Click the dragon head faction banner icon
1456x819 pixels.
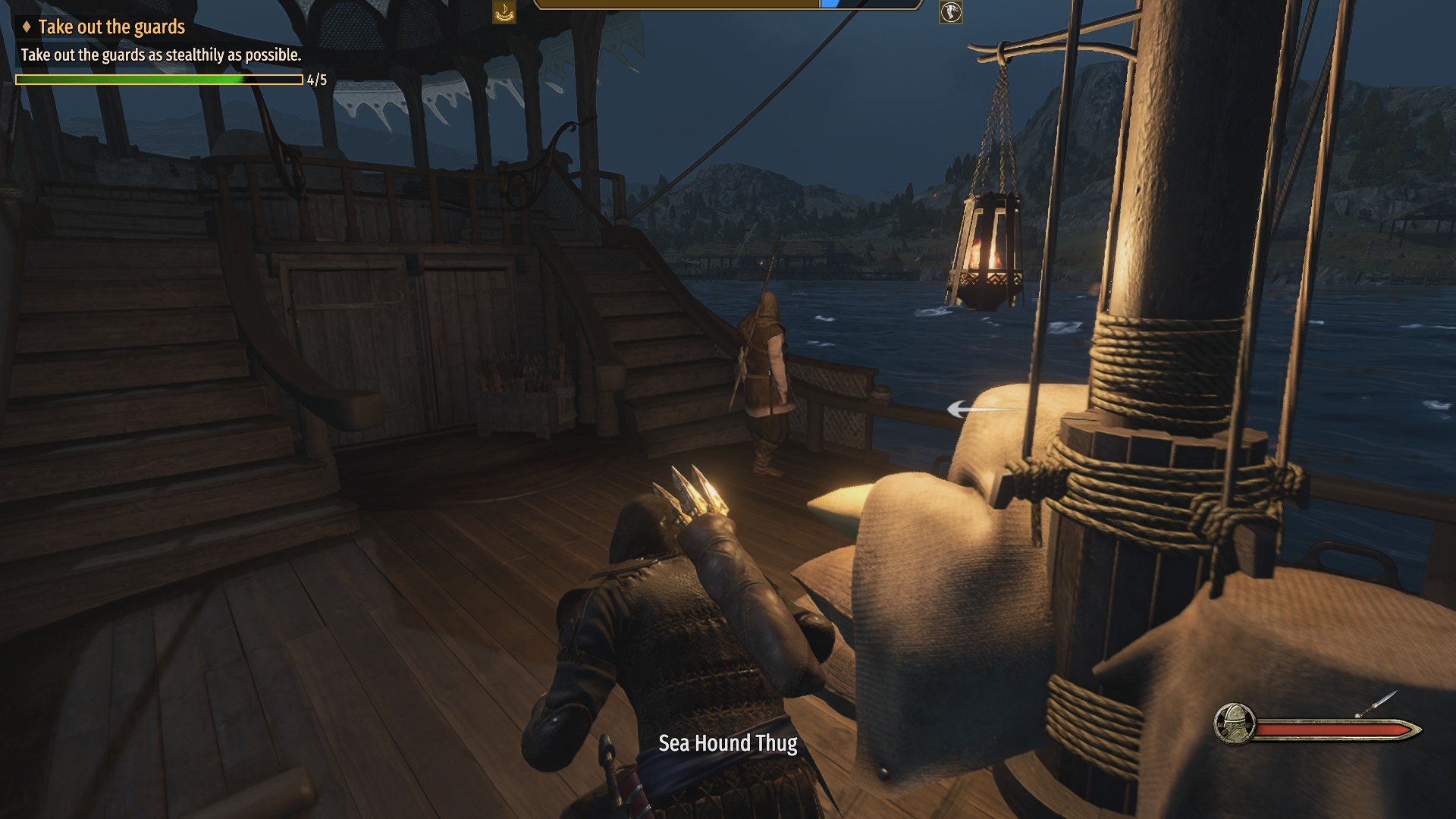[x=950, y=11]
